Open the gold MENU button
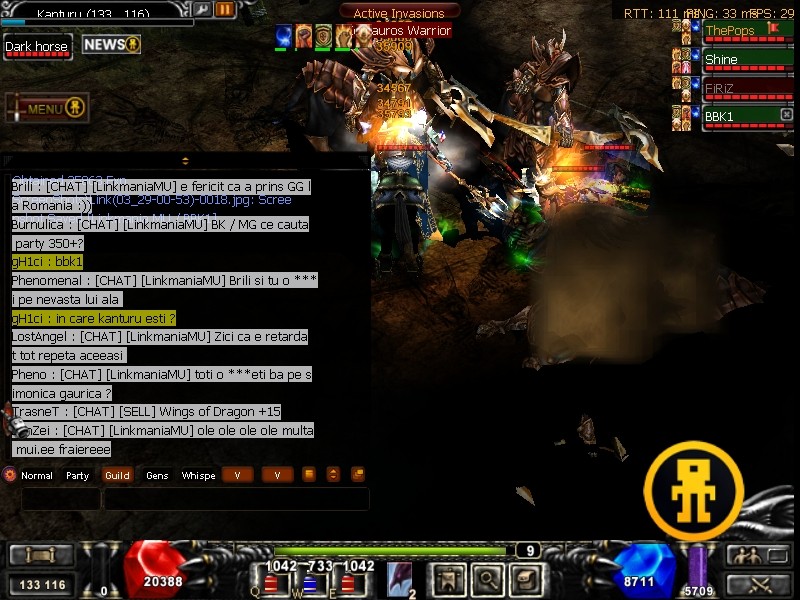 click(47, 108)
